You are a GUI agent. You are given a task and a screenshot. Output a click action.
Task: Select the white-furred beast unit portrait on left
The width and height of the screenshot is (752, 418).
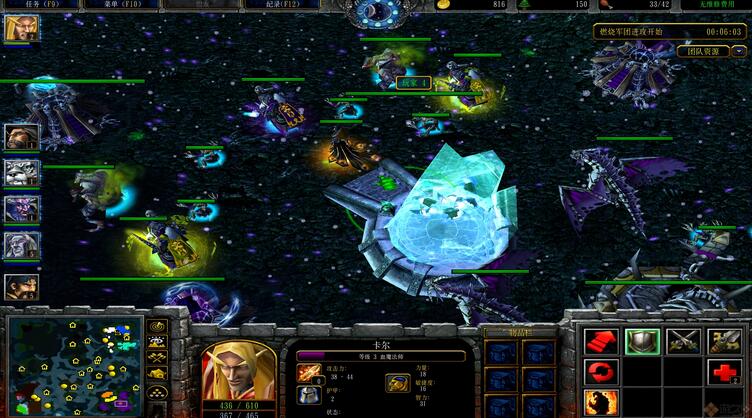click(21, 172)
